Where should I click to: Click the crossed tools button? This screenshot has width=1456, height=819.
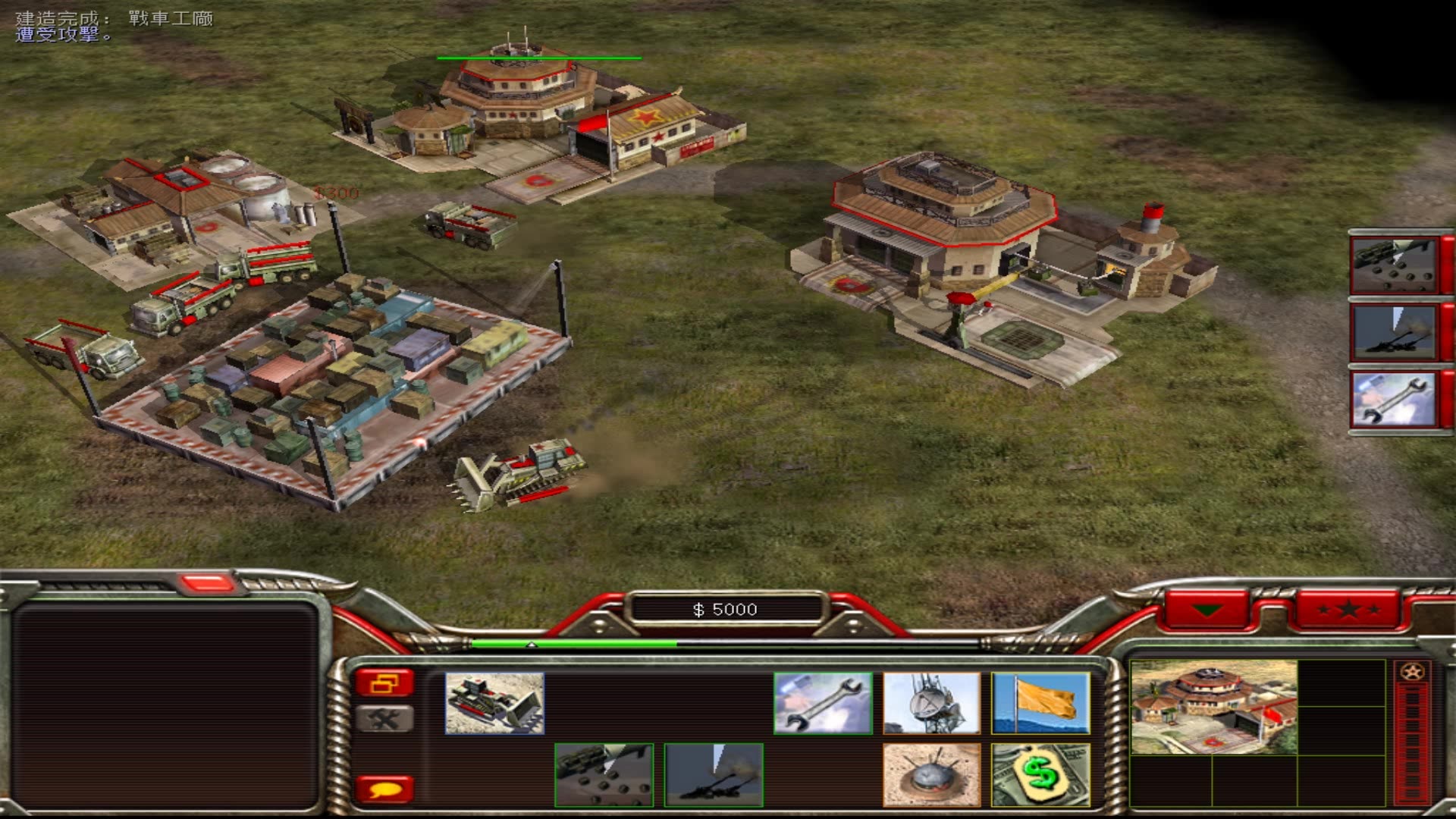click(384, 719)
